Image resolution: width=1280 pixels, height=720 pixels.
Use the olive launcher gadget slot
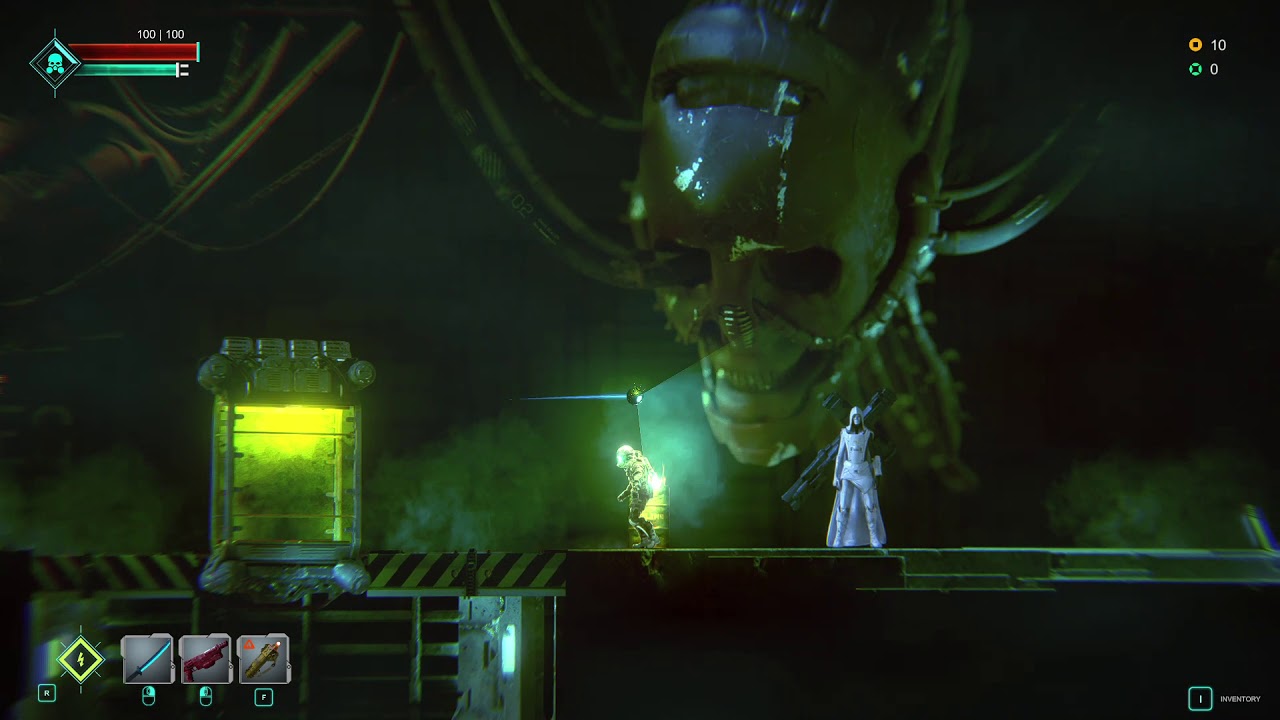coord(264,659)
